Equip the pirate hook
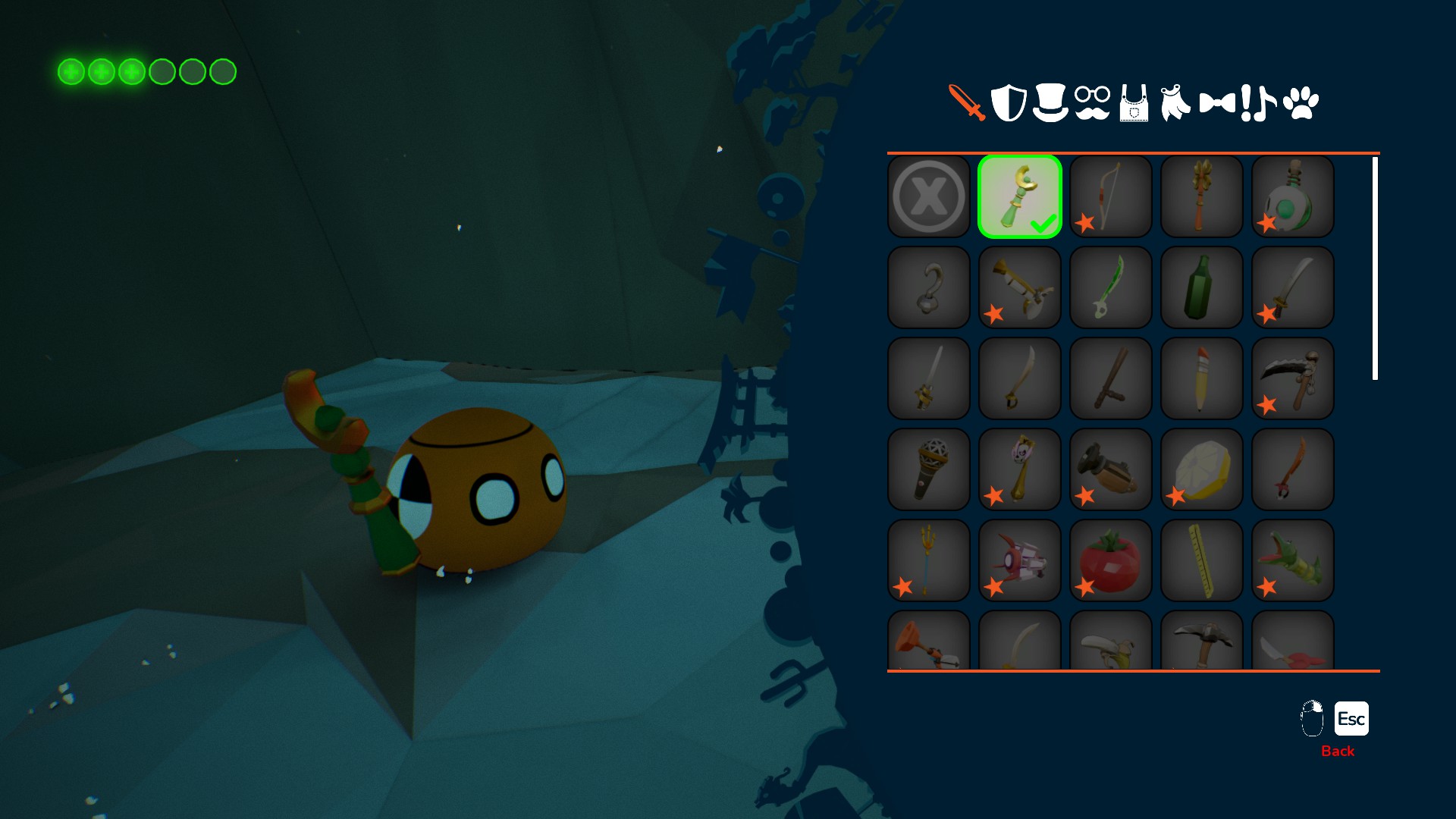The height and width of the screenshot is (819, 1456). pos(929,287)
